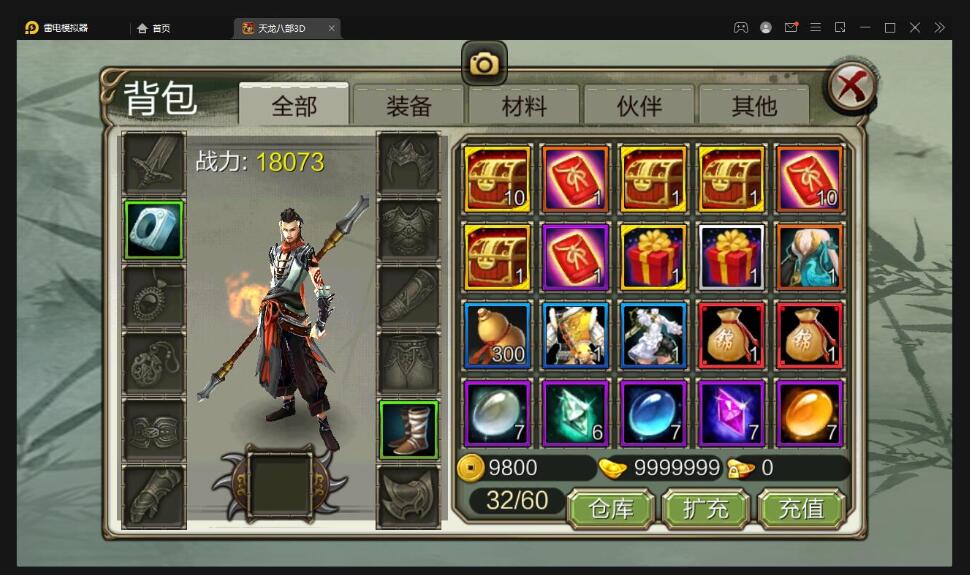This screenshot has width=970, height=575.
Task: Choose the gourd item with 300 count
Action: pyautogui.click(x=497, y=335)
